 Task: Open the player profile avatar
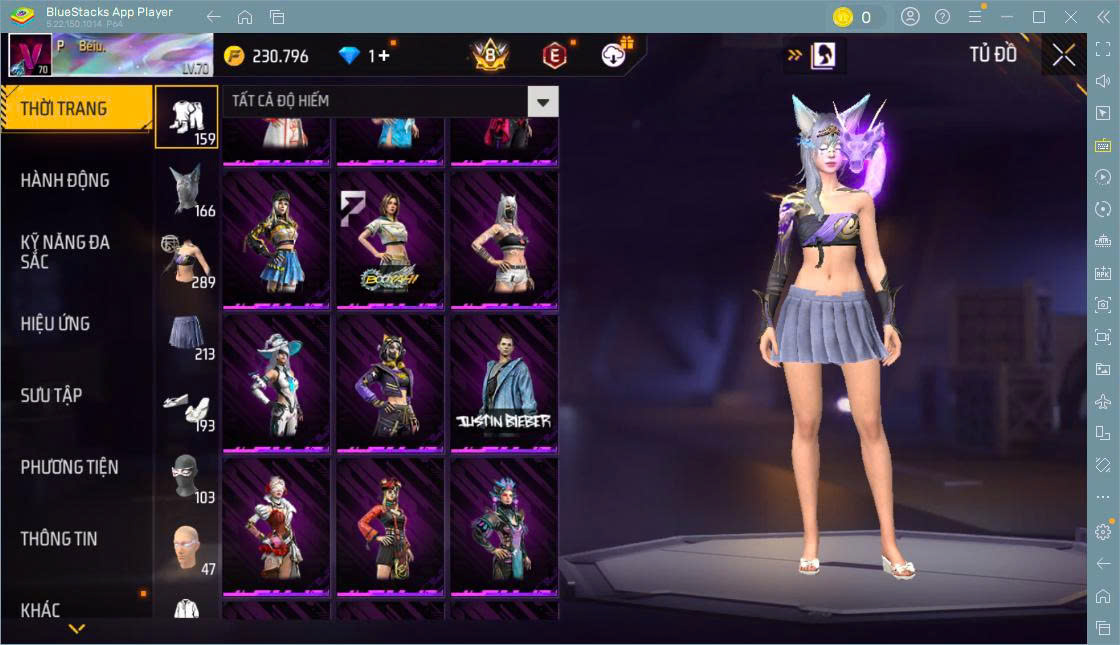[x=29, y=55]
